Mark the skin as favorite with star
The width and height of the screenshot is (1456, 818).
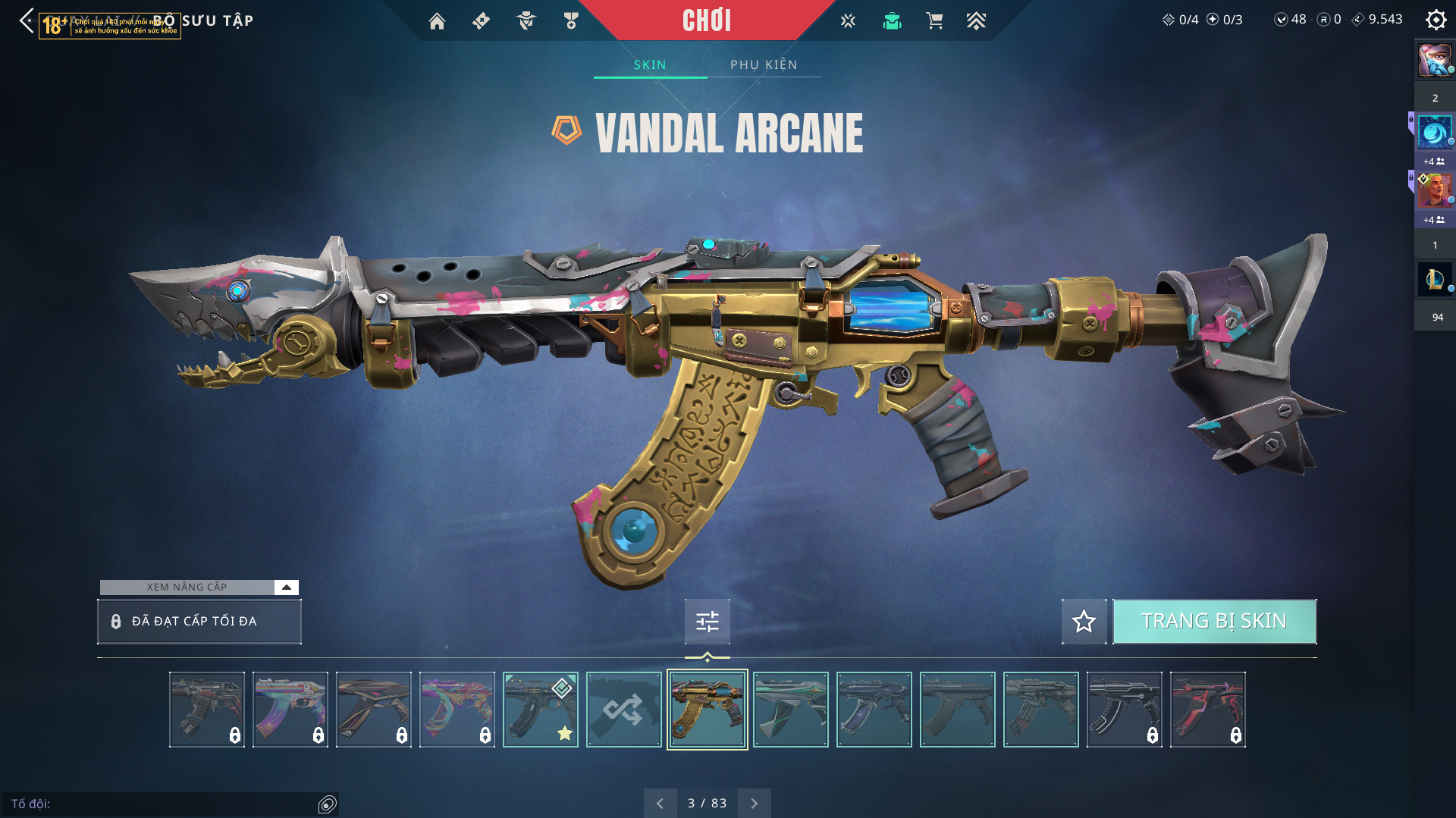(1084, 622)
